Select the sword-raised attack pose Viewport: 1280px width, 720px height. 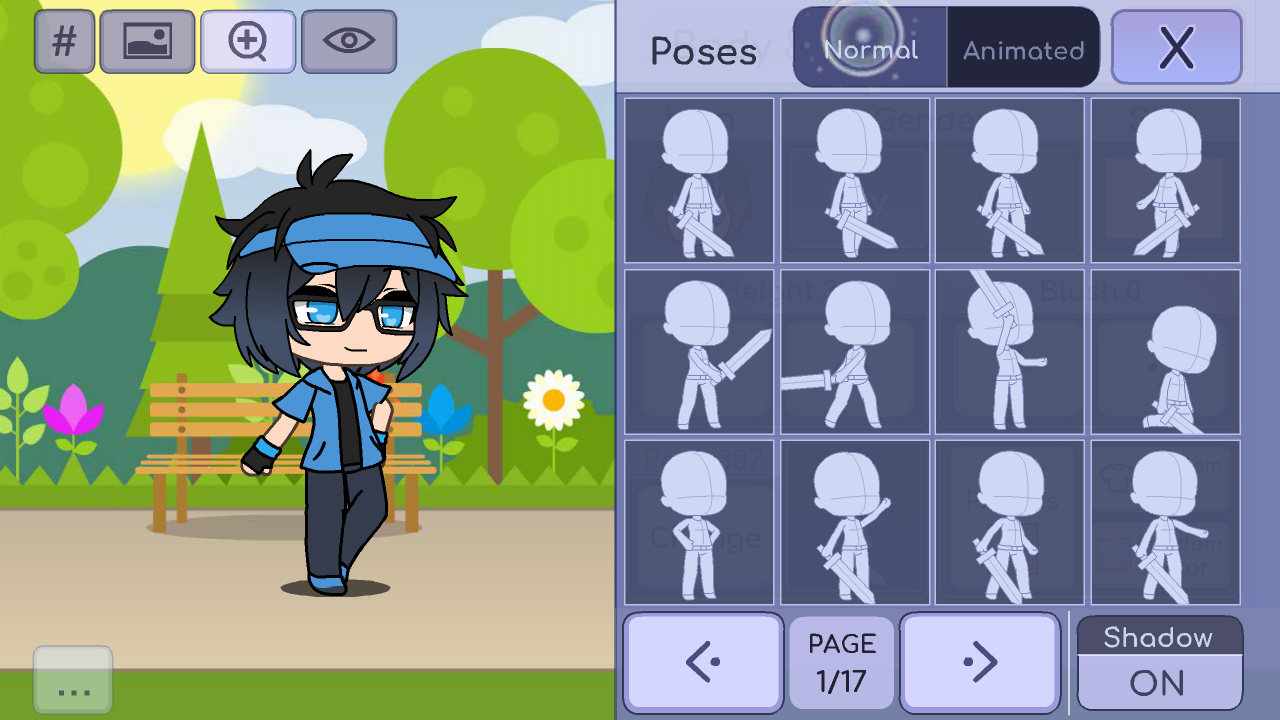pyautogui.click(x=699, y=352)
